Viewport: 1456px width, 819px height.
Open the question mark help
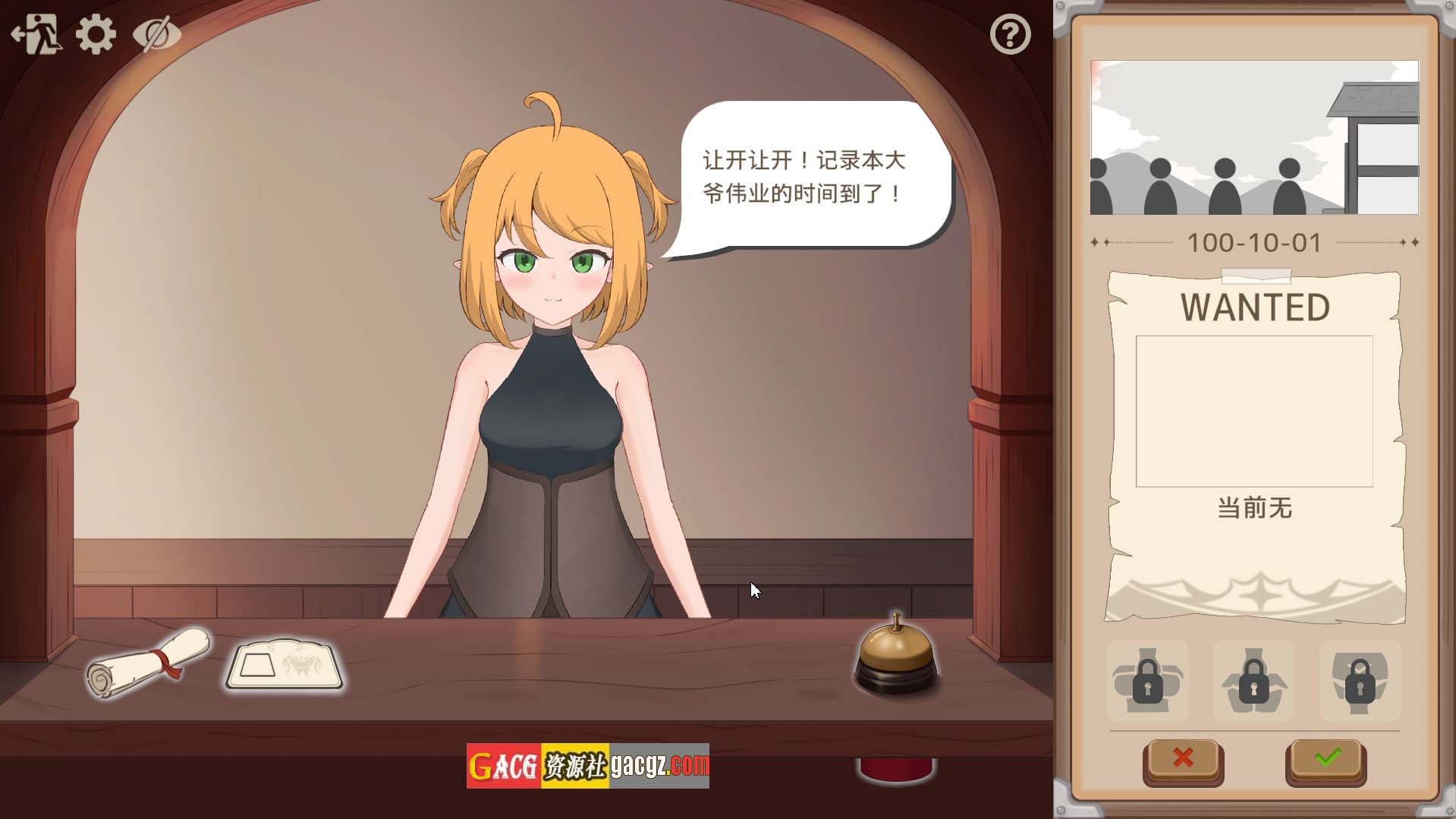coord(1010,34)
